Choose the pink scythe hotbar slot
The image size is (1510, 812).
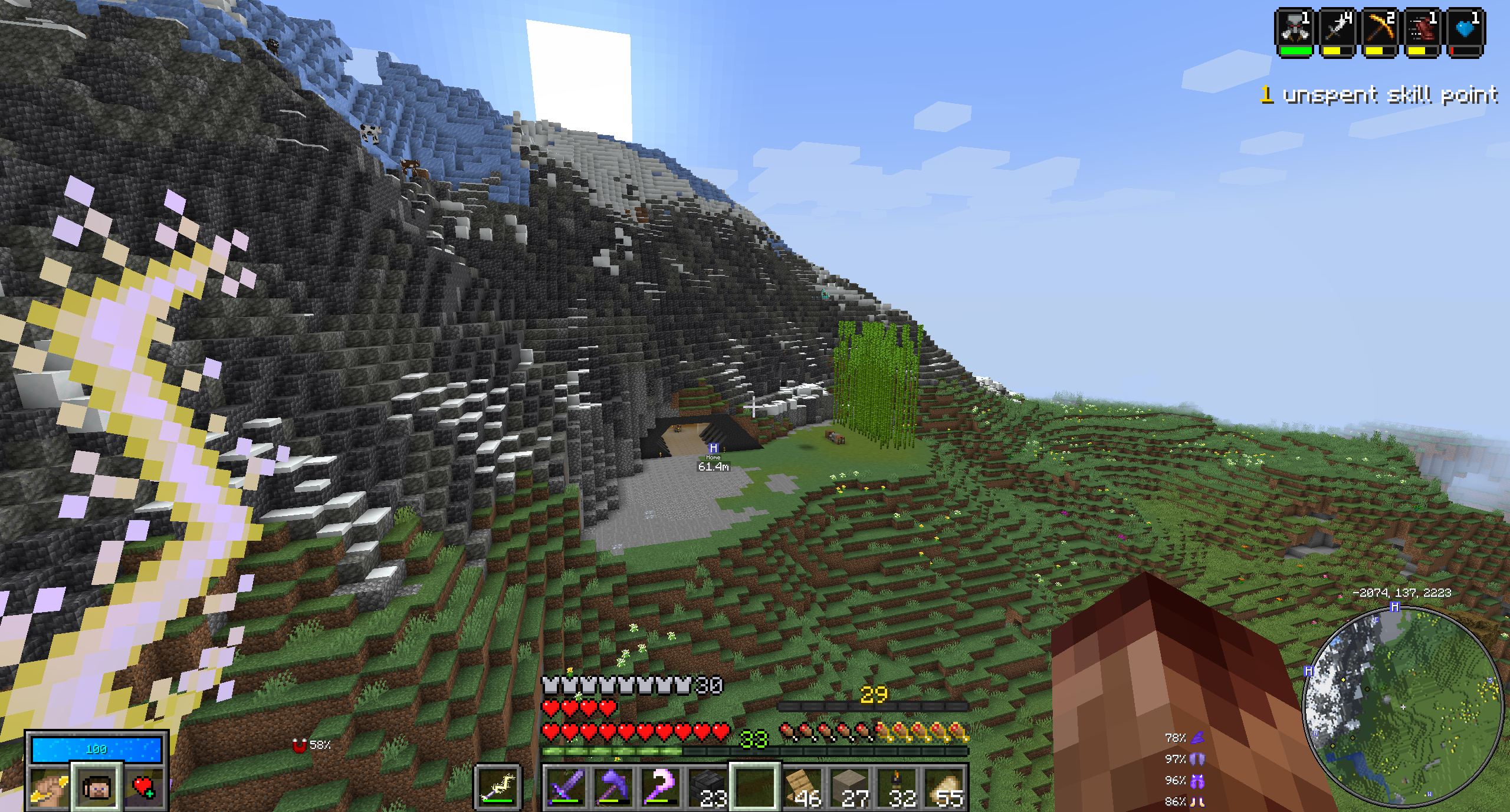click(661, 787)
